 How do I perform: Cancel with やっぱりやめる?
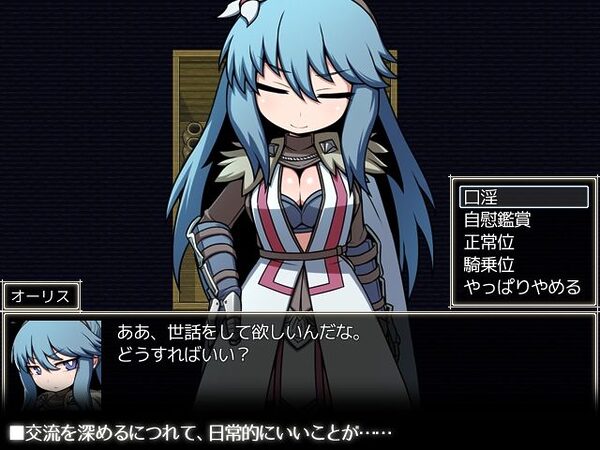pyautogui.click(x=522, y=288)
